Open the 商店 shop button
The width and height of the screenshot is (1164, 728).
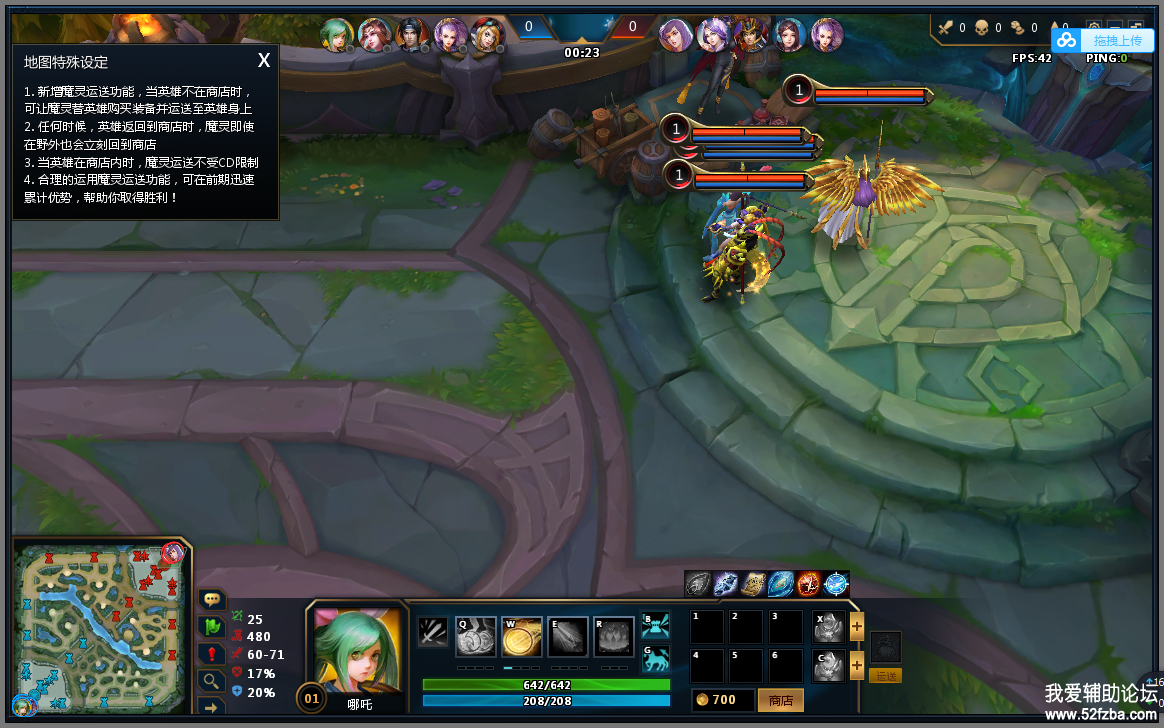point(780,700)
